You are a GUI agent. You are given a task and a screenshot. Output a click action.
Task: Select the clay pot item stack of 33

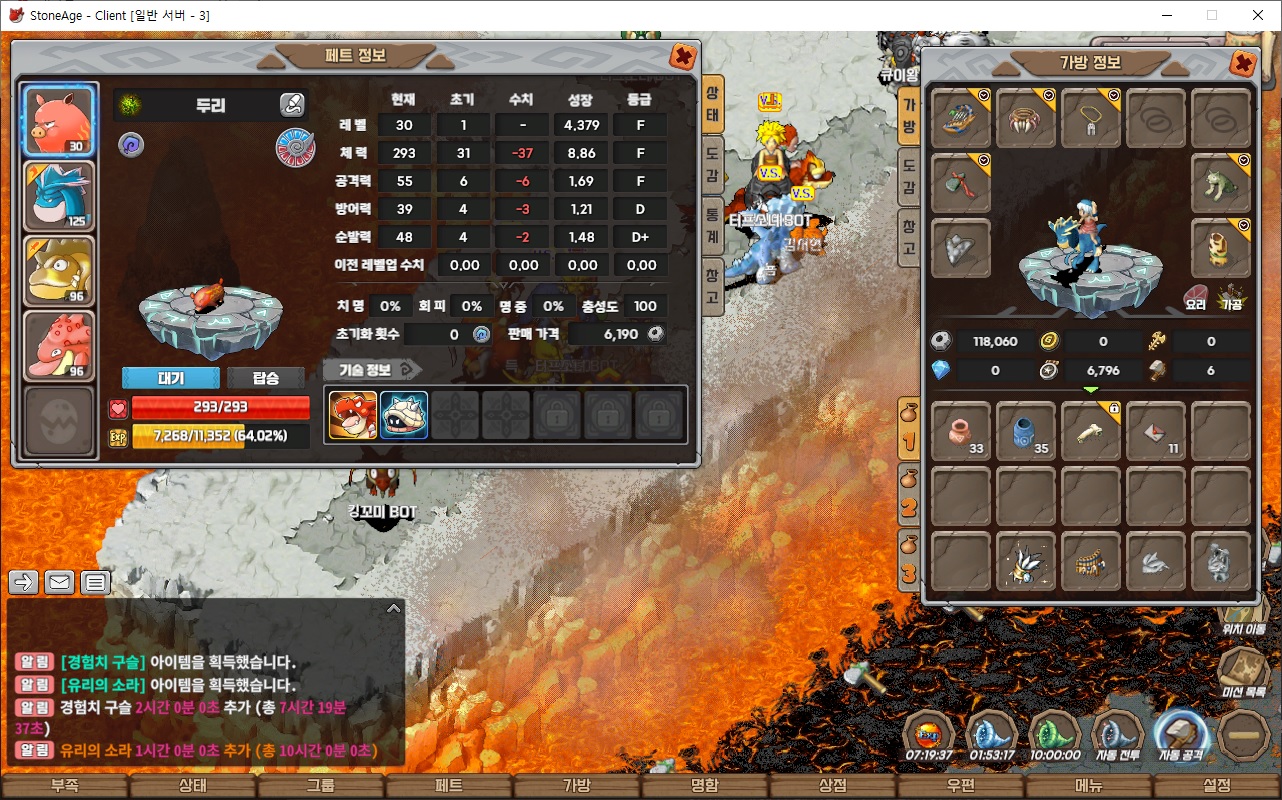(x=961, y=432)
